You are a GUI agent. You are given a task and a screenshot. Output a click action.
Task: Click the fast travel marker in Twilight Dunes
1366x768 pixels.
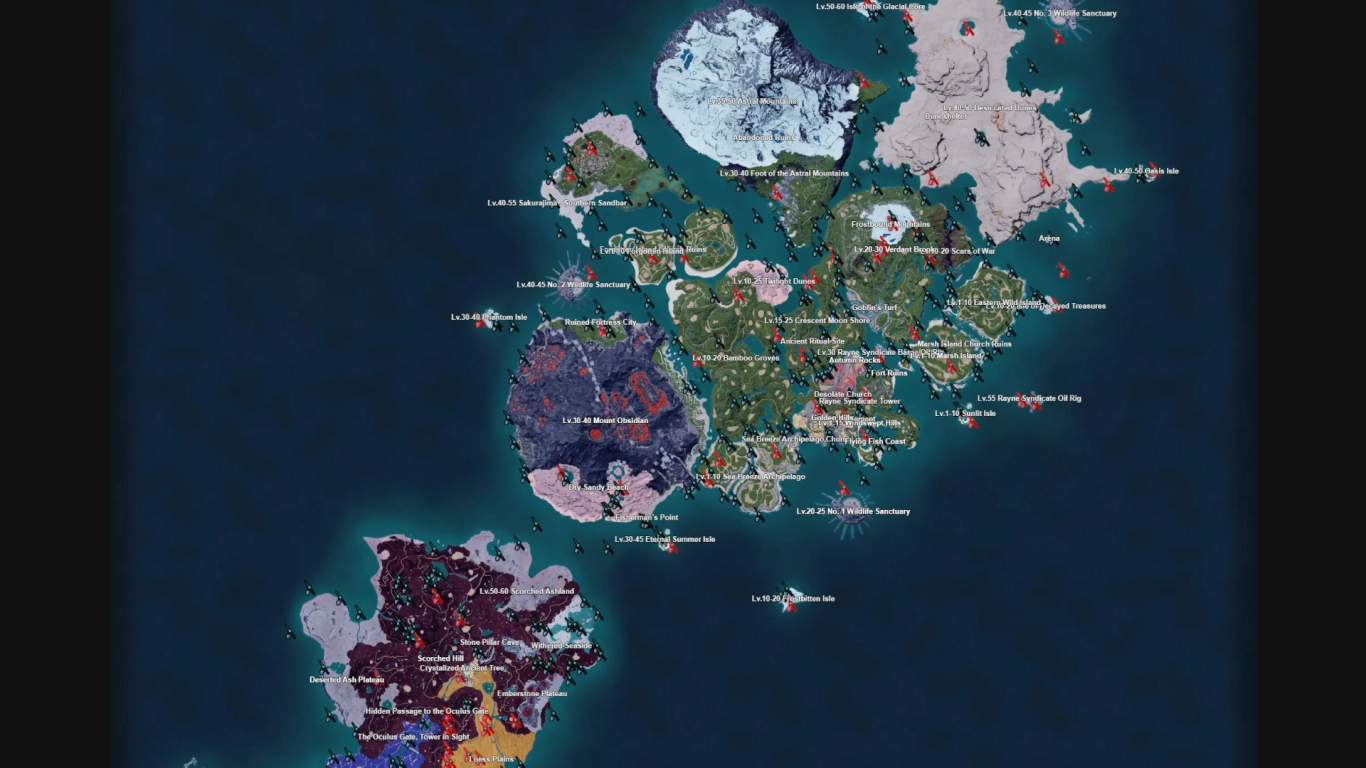[738, 293]
